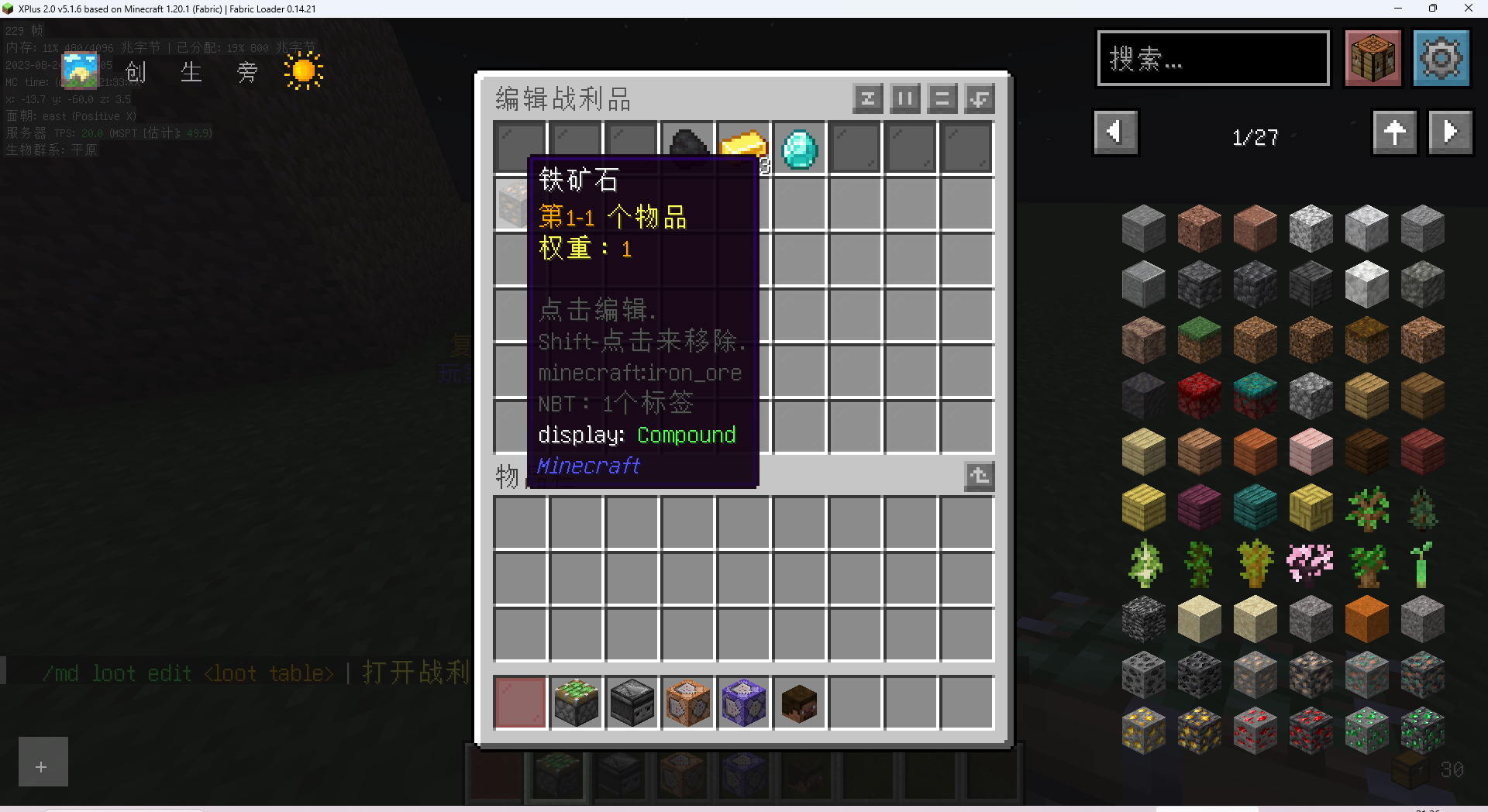
Task: Switch to creative mode (创)
Action: coord(135,72)
